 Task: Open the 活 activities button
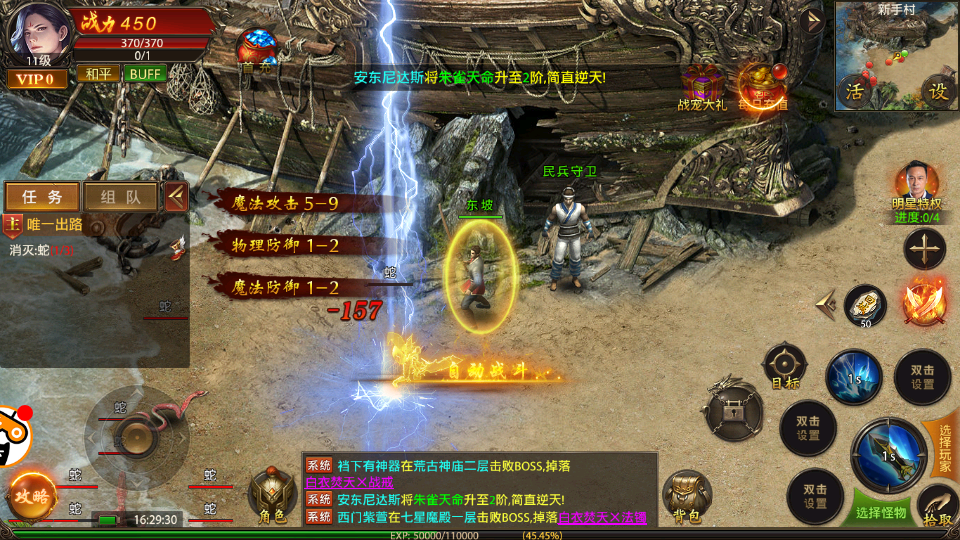[853, 91]
